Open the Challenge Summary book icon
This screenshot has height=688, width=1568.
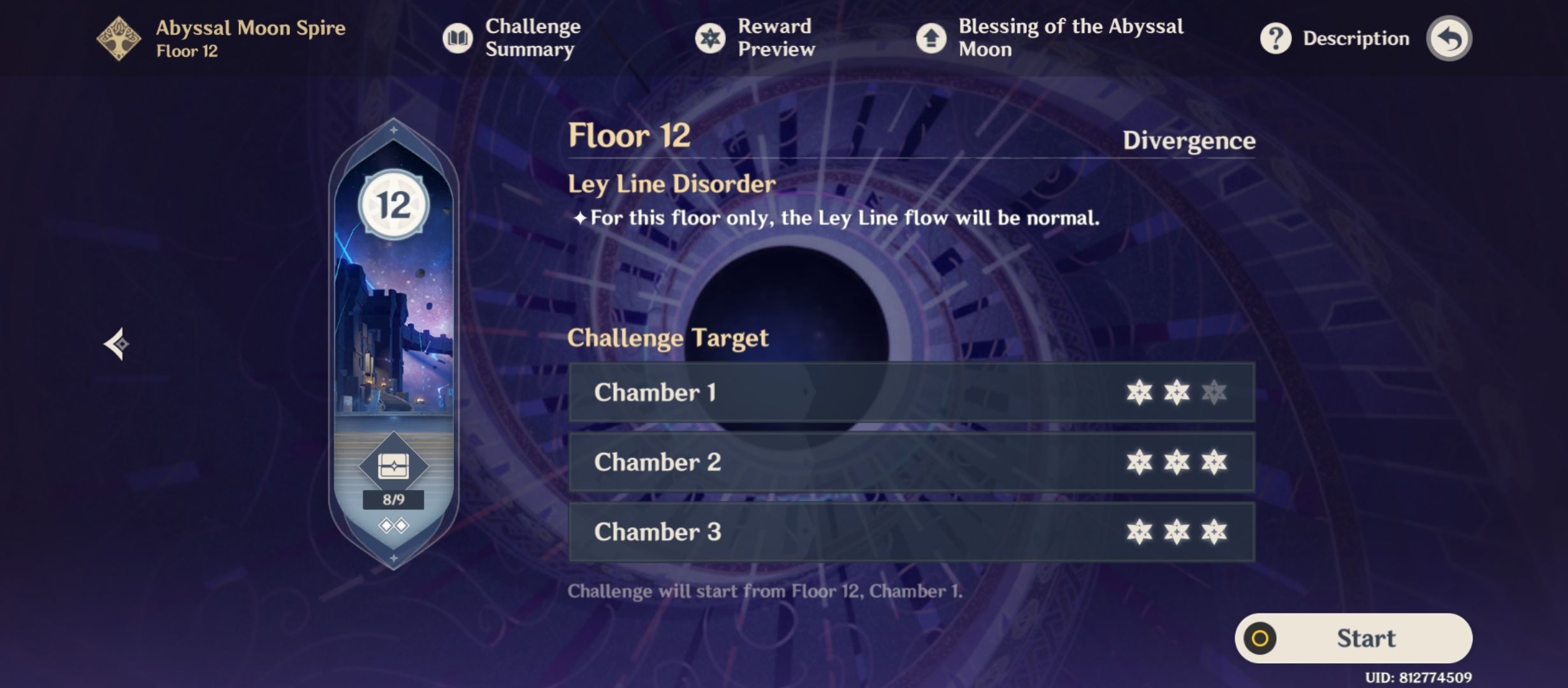[458, 38]
